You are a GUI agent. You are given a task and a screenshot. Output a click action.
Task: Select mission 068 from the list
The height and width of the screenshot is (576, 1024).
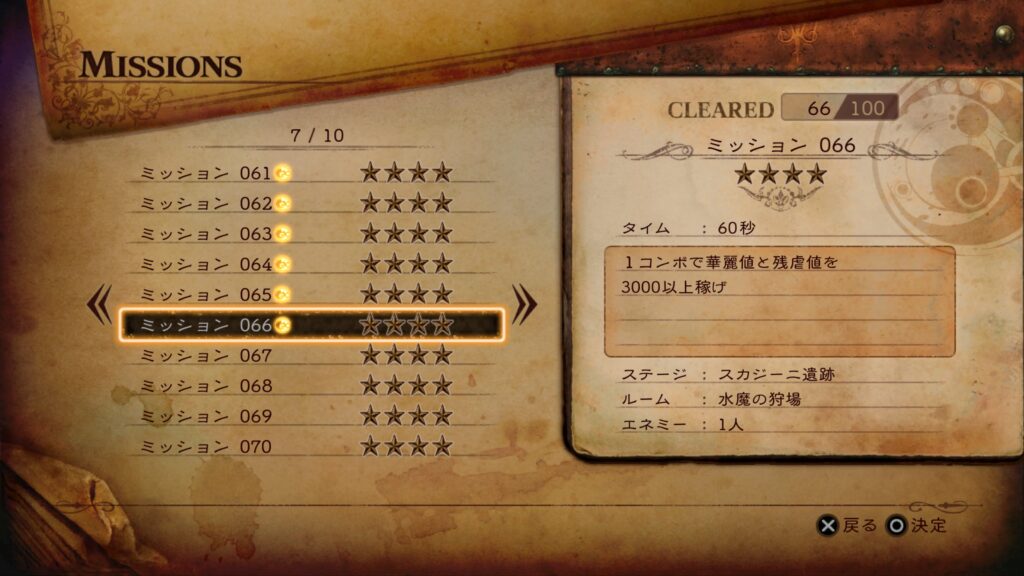click(x=310, y=386)
